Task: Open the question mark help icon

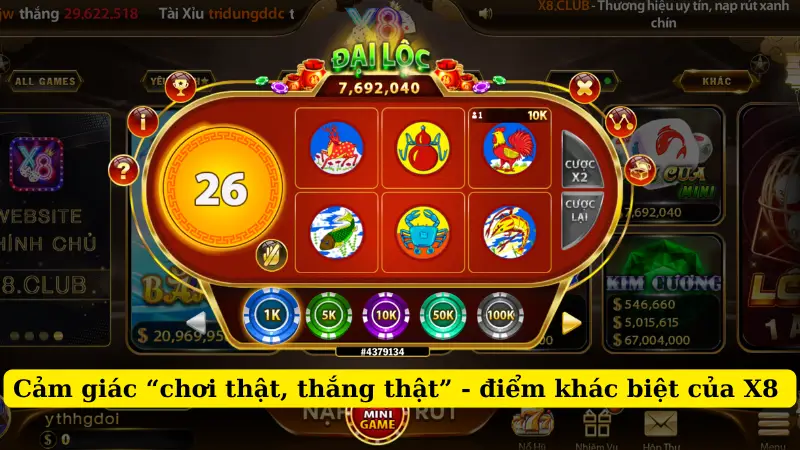Action: (124, 169)
